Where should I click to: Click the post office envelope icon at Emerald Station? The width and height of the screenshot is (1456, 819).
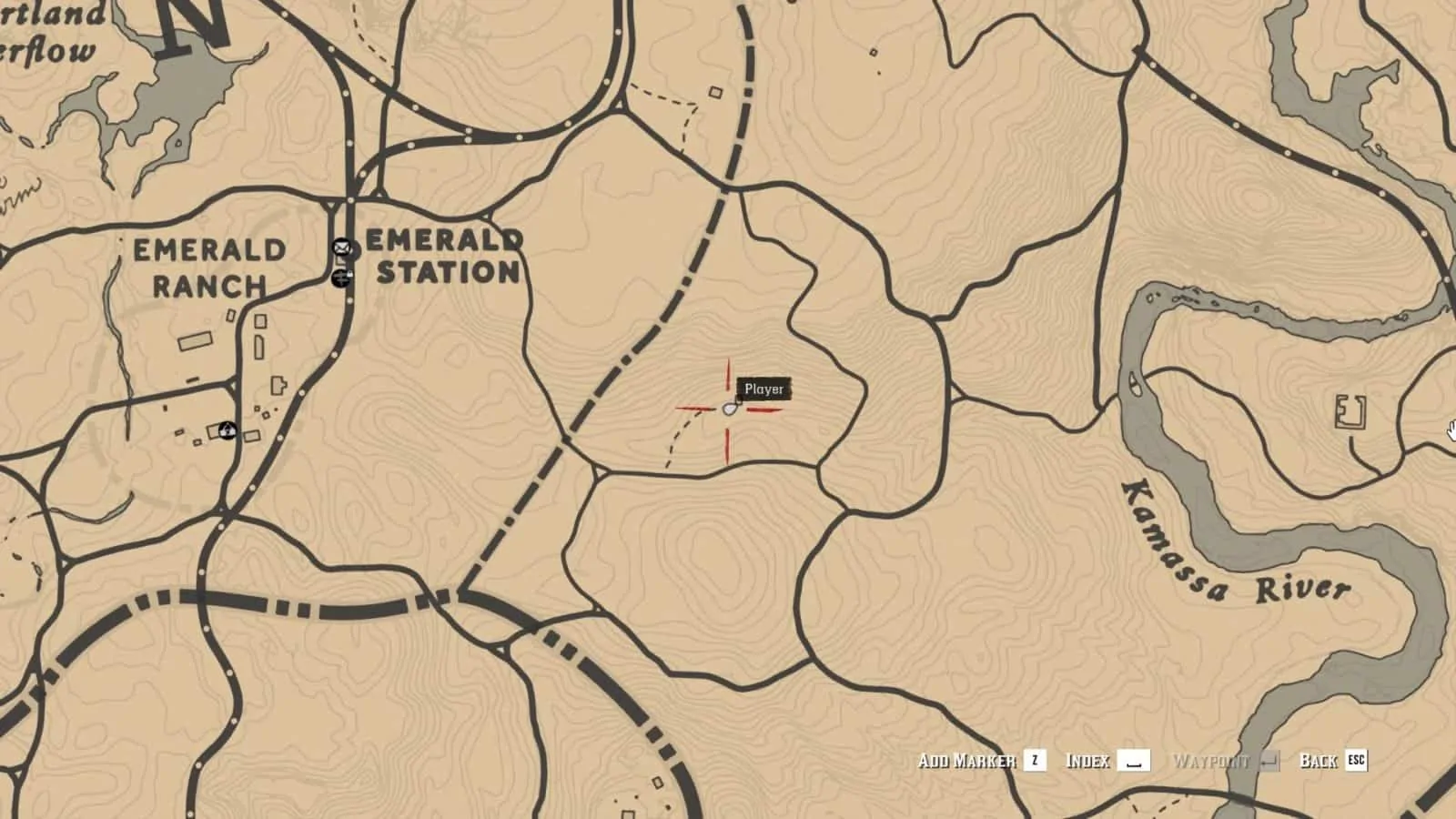341,247
